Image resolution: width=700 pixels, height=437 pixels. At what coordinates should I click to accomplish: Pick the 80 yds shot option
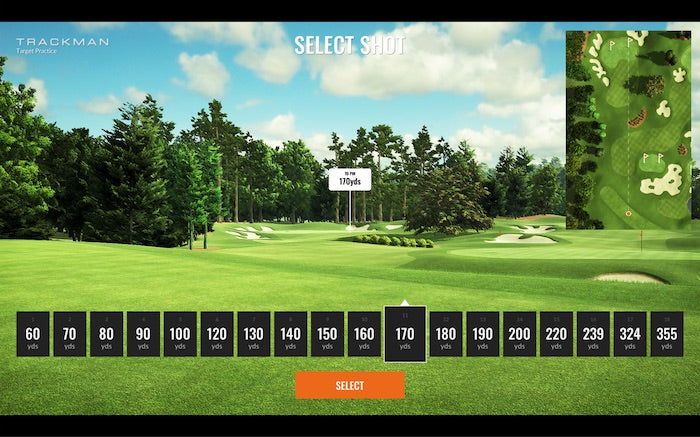coord(106,334)
